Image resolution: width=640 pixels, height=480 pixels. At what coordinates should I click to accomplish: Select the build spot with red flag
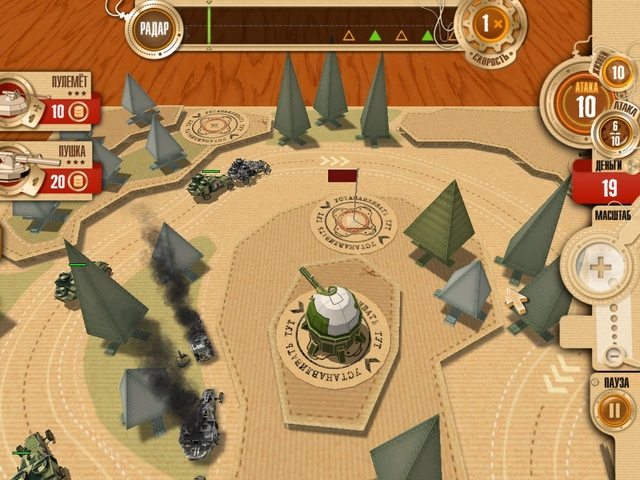(353, 223)
